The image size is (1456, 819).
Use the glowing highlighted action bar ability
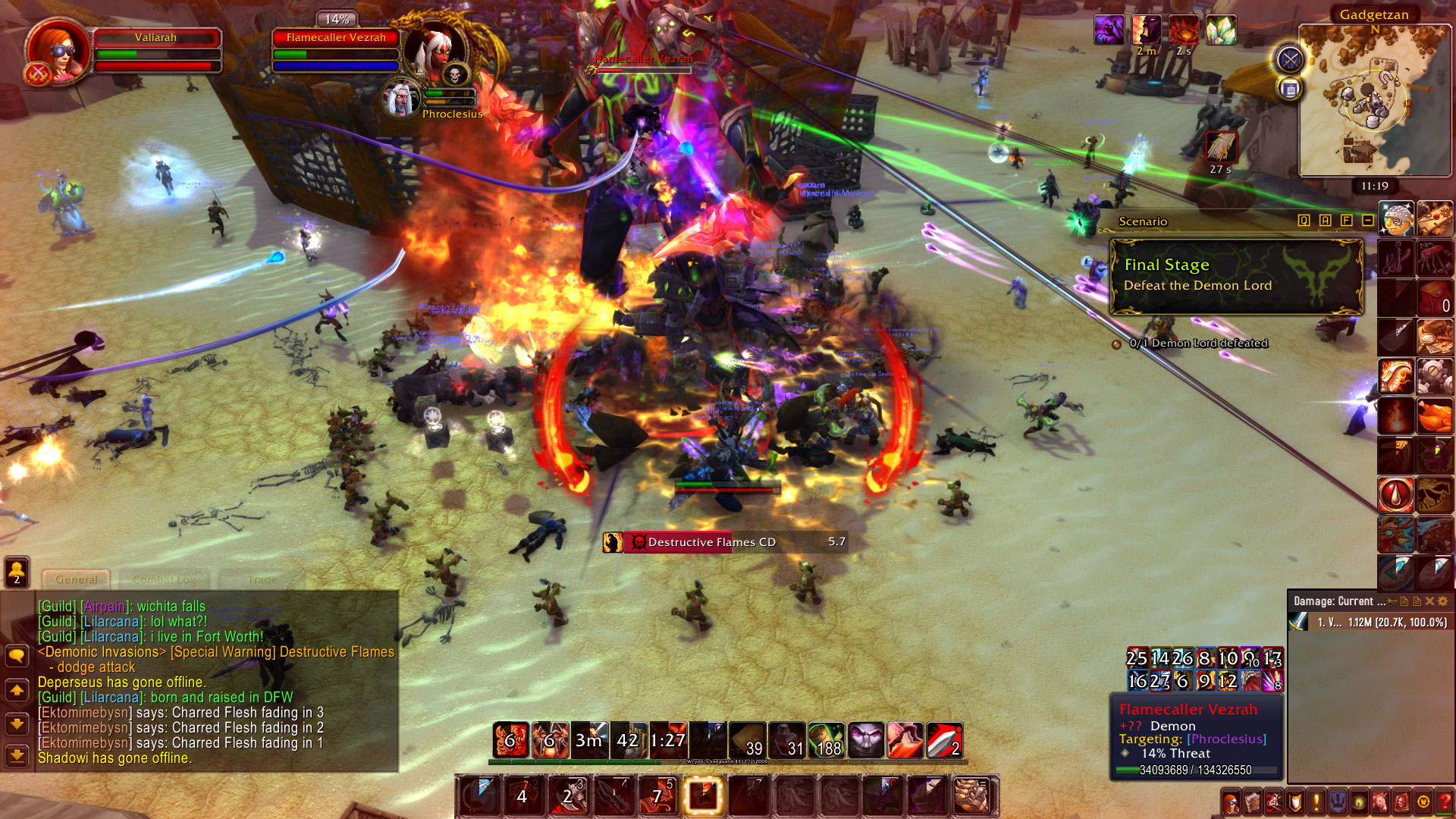coord(703,795)
